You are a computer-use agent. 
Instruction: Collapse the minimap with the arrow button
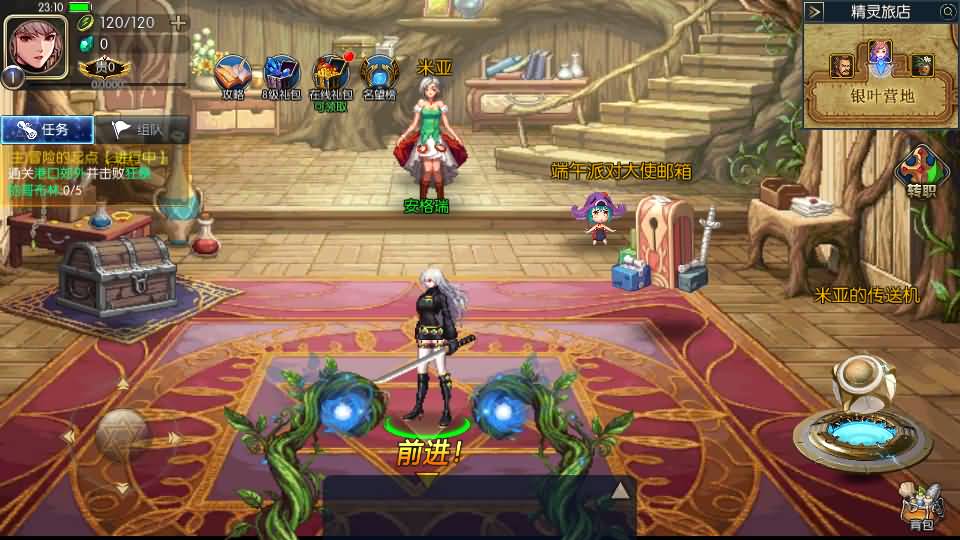pyautogui.click(x=815, y=11)
